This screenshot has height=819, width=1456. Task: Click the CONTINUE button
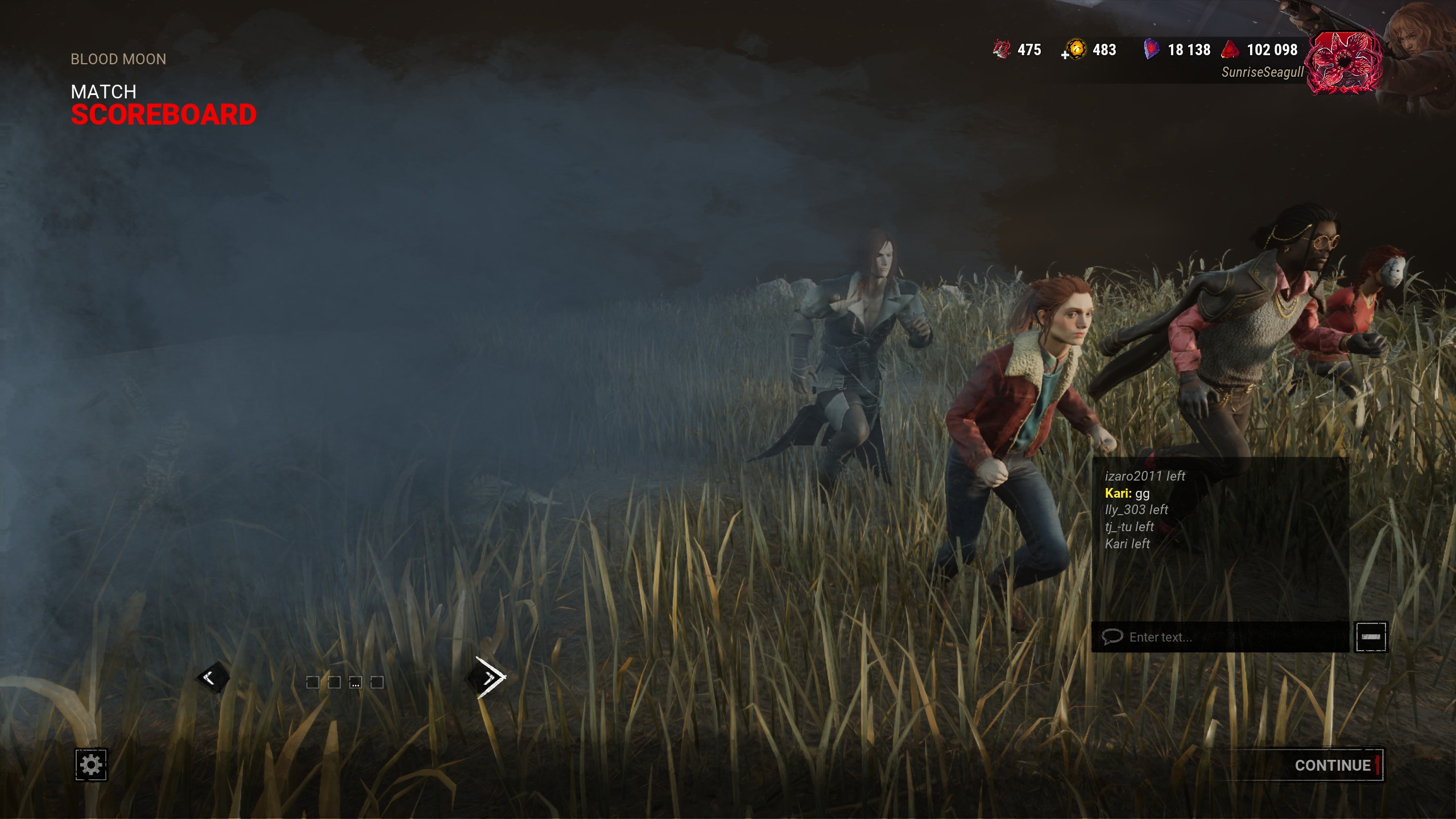click(x=1332, y=766)
